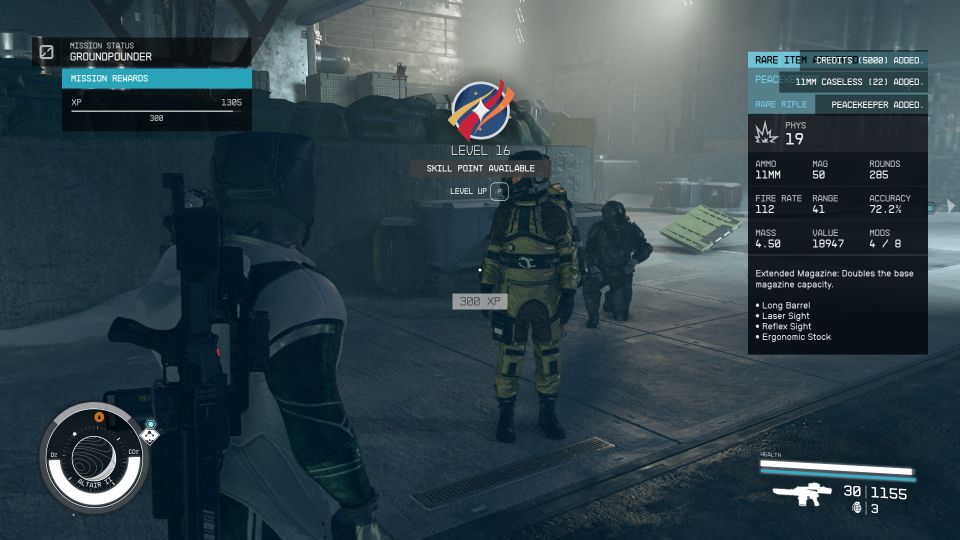Screen dimensions: 960x540
Task: Open the Peacekeeper added notification
Action: (872, 104)
